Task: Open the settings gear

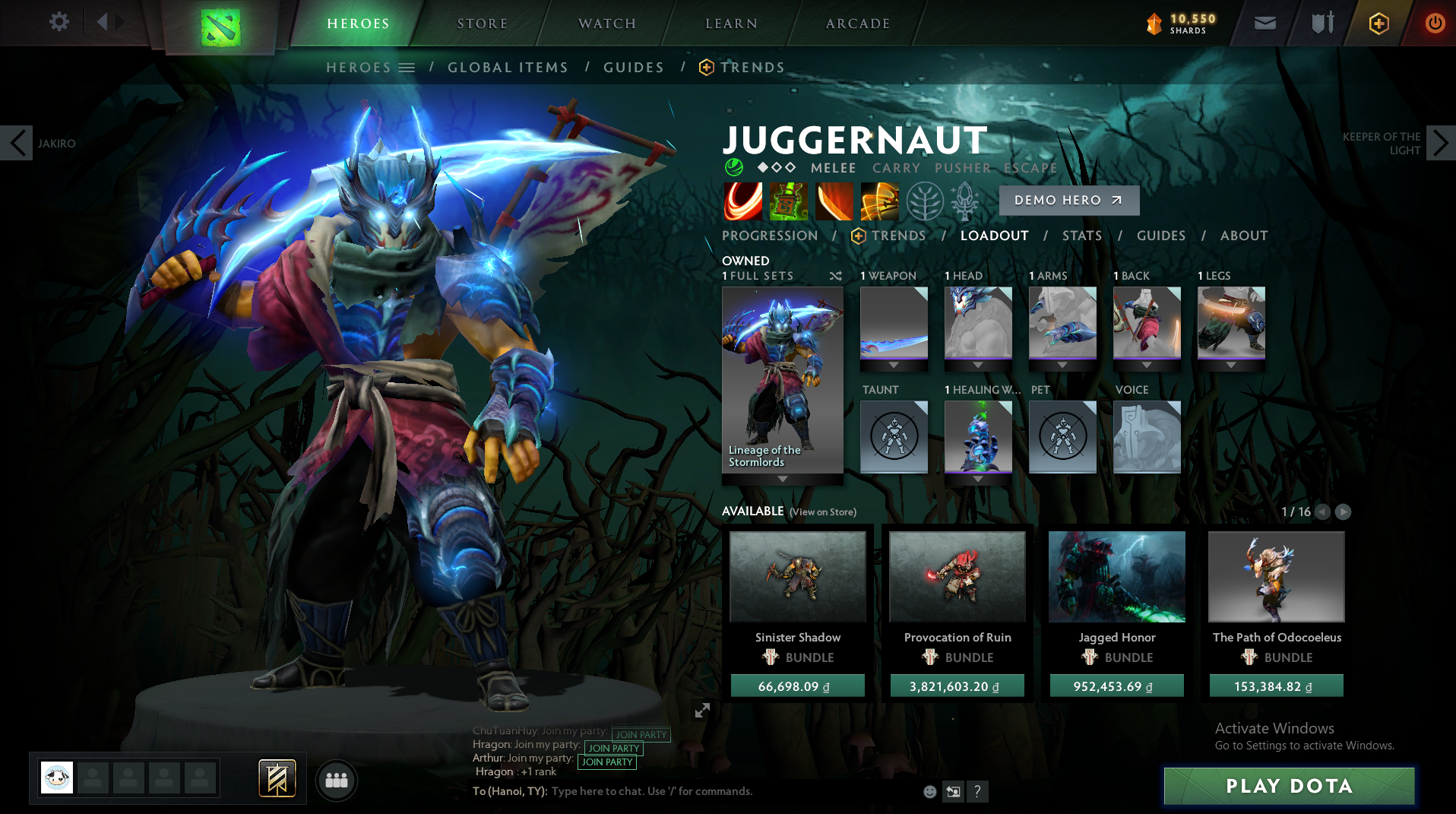Action: coord(59,22)
